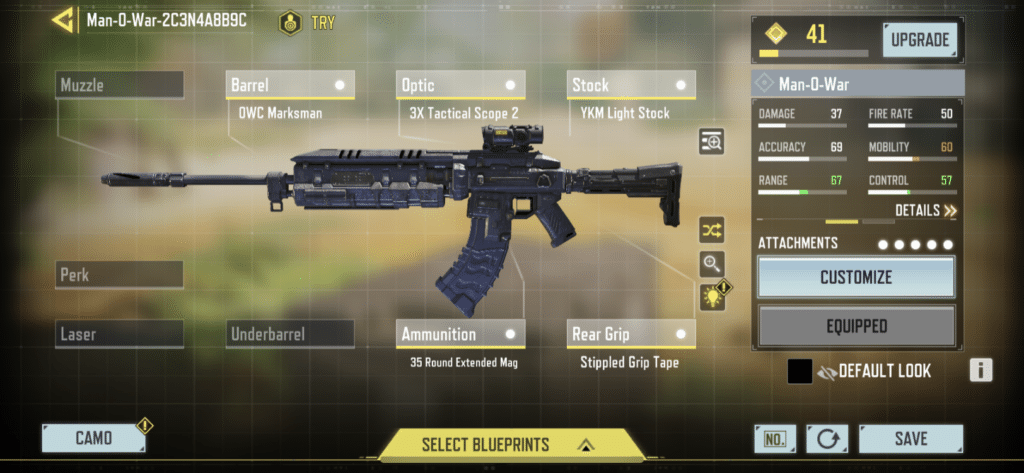This screenshot has width=1024, height=473.
Task: Expand the Select Blueprints panel
Action: pyautogui.click(x=510, y=444)
